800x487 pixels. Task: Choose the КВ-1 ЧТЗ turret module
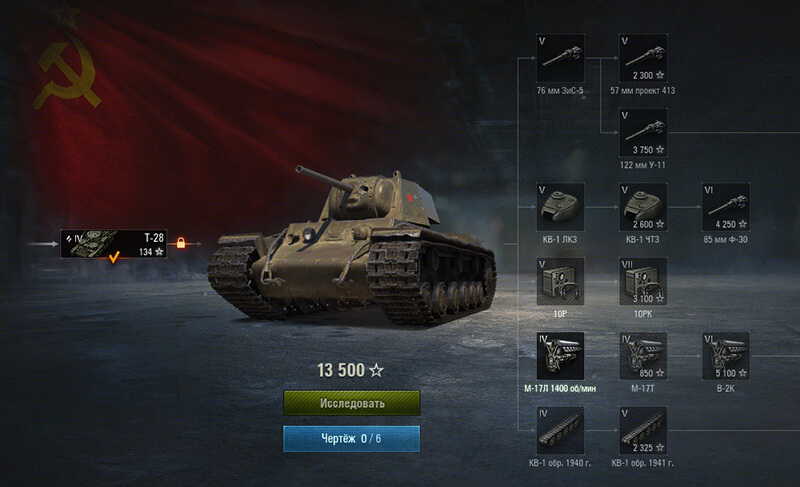[644, 207]
